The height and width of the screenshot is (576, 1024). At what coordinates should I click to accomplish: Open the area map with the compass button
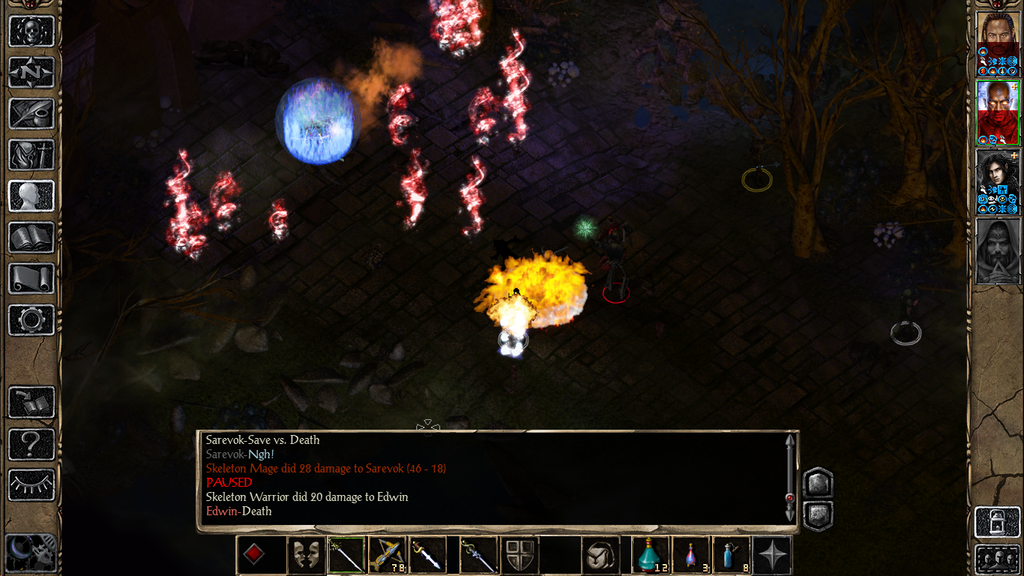[x=31, y=72]
